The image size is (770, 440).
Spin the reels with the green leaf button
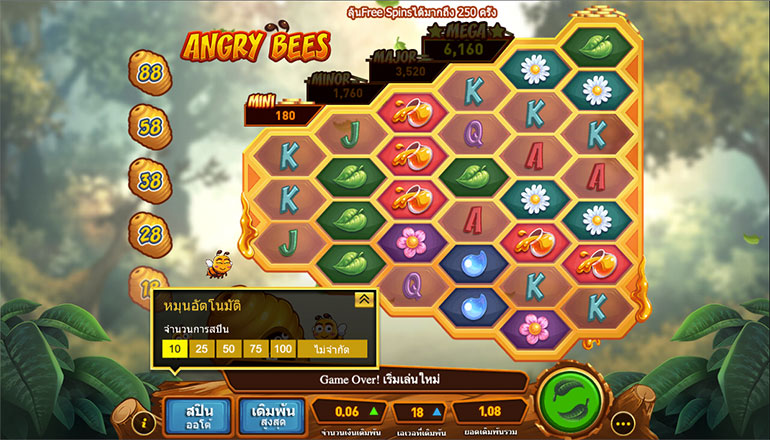pyautogui.click(x=573, y=404)
